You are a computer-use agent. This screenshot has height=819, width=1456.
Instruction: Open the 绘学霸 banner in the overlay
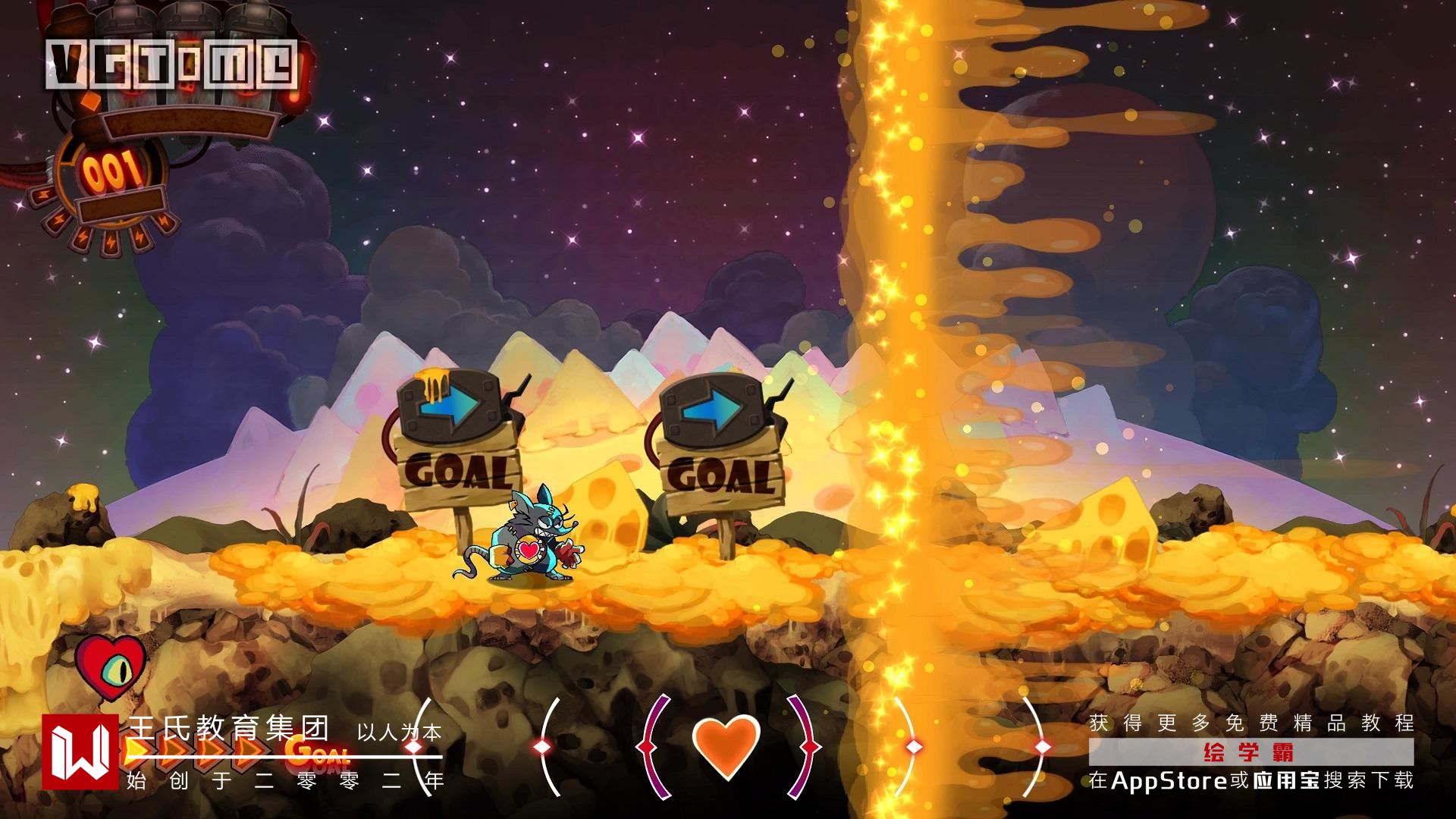pyautogui.click(x=1250, y=752)
